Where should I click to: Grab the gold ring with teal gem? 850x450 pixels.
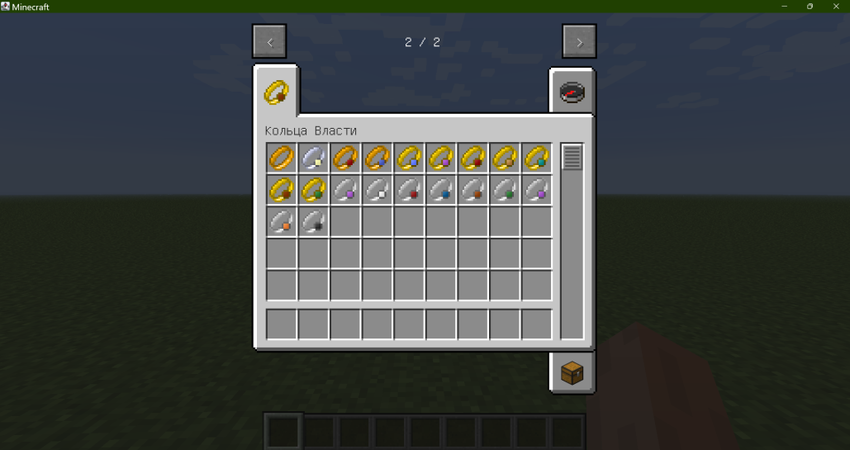click(x=538, y=158)
